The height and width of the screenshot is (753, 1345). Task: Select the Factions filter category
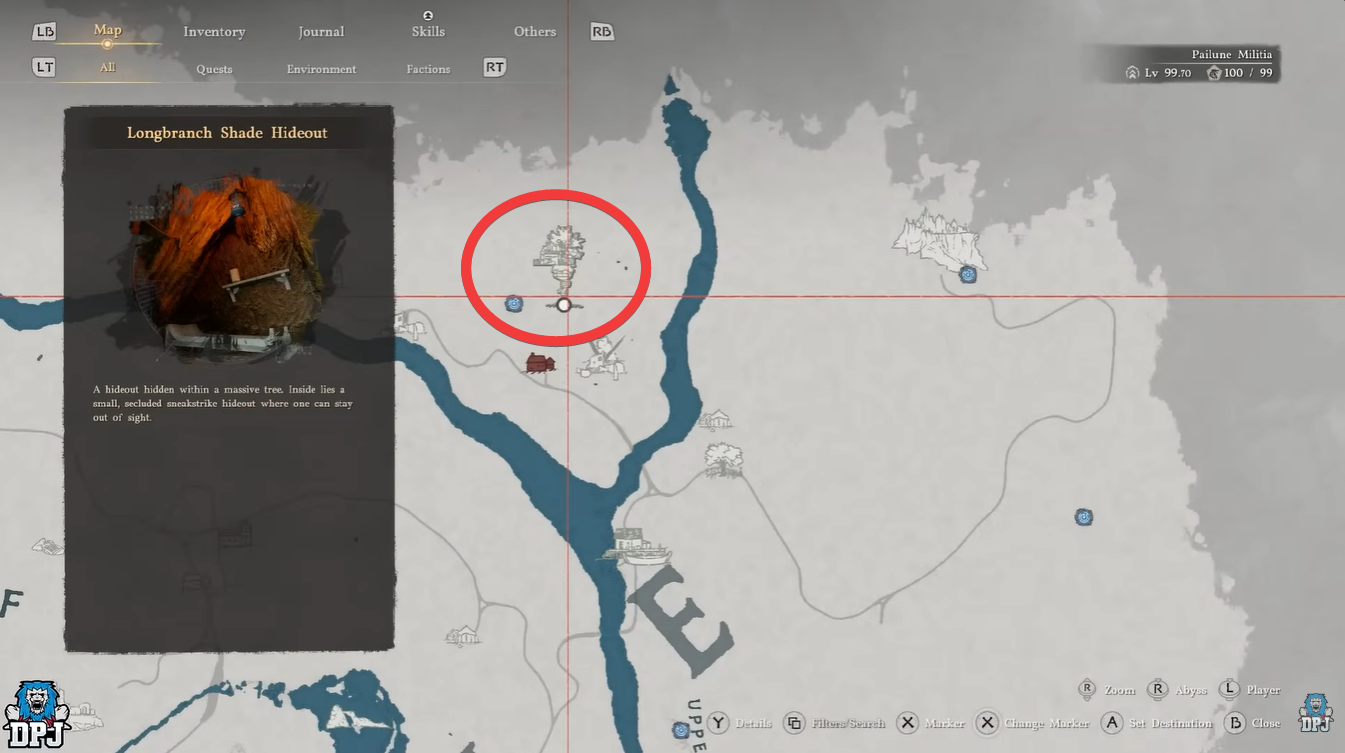428,68
